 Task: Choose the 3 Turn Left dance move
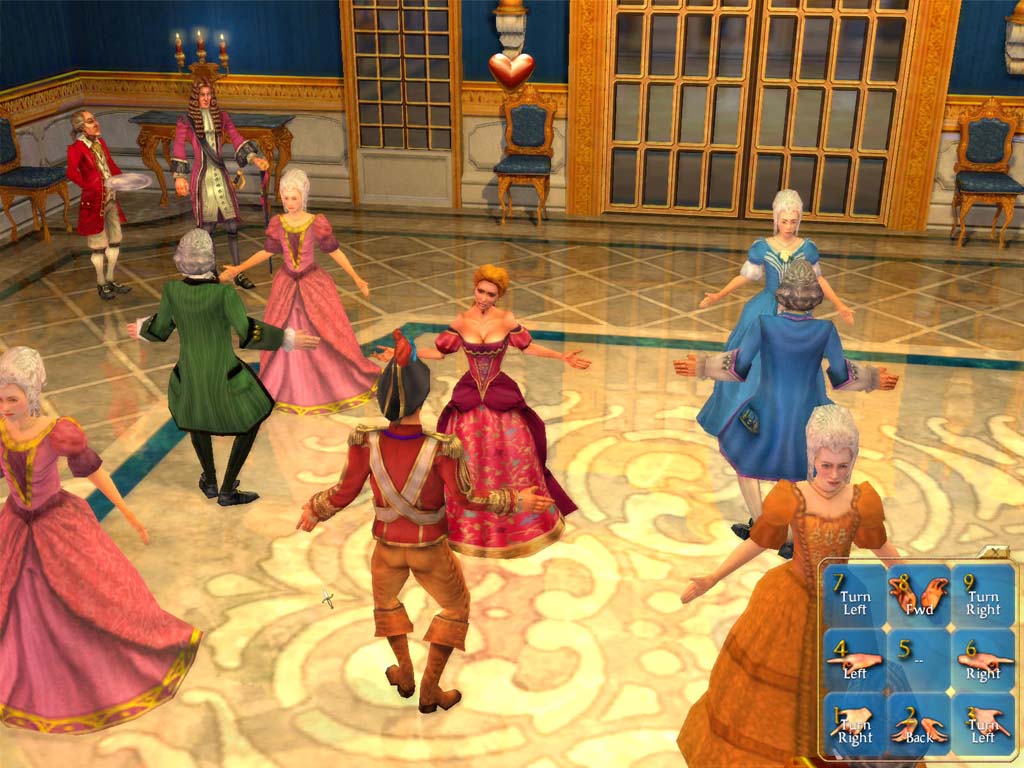tap(982, 724)
